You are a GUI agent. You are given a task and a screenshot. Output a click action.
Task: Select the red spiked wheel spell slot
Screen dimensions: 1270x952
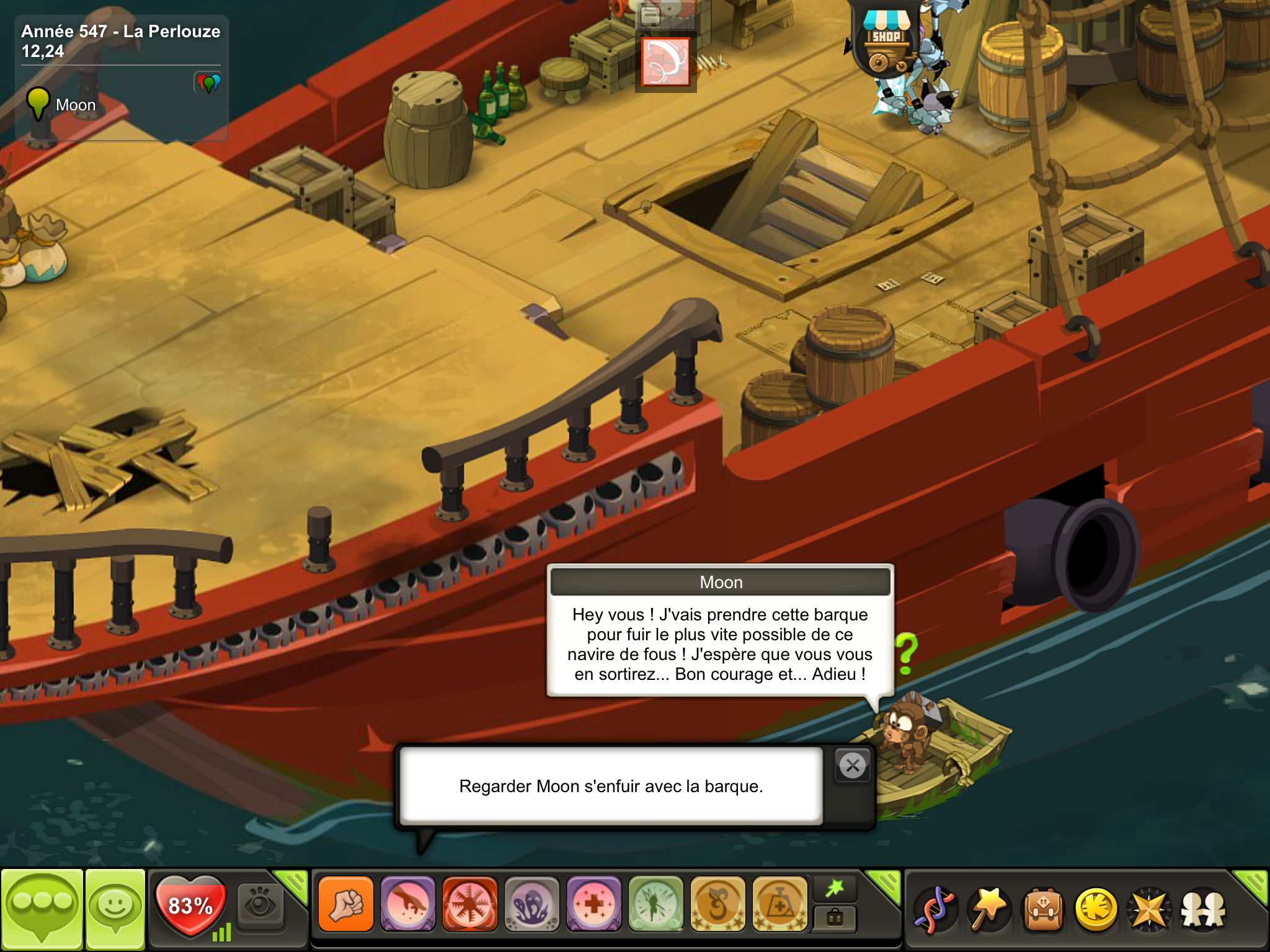coord(470,904)
